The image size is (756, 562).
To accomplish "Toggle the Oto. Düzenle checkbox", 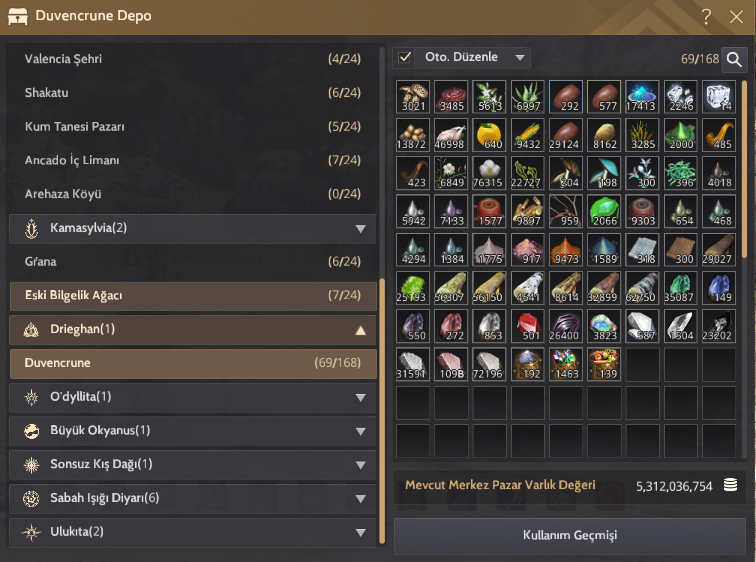I will point(405,57).
